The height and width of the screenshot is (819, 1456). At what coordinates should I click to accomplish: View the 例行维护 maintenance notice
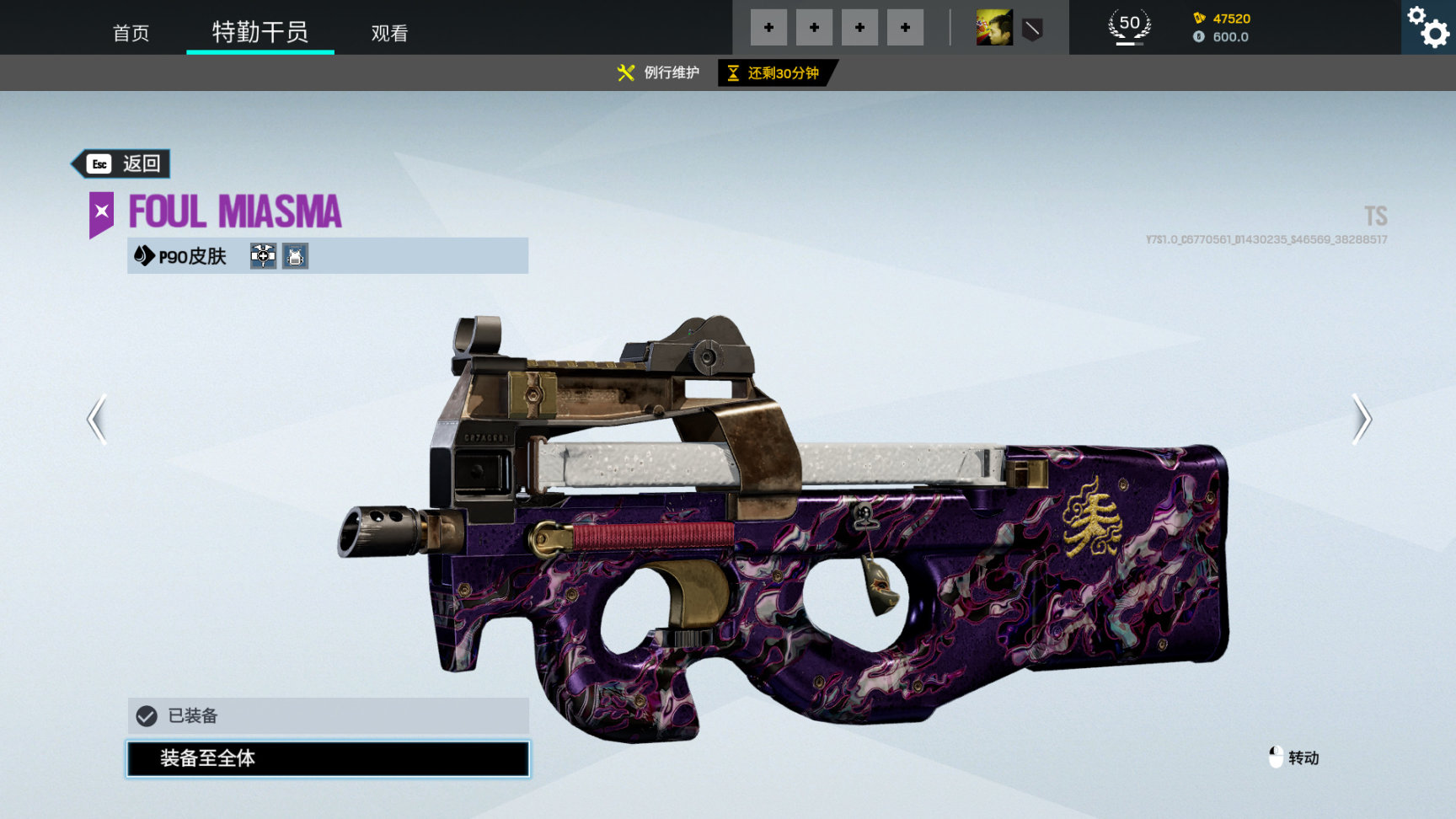(658, 72)
